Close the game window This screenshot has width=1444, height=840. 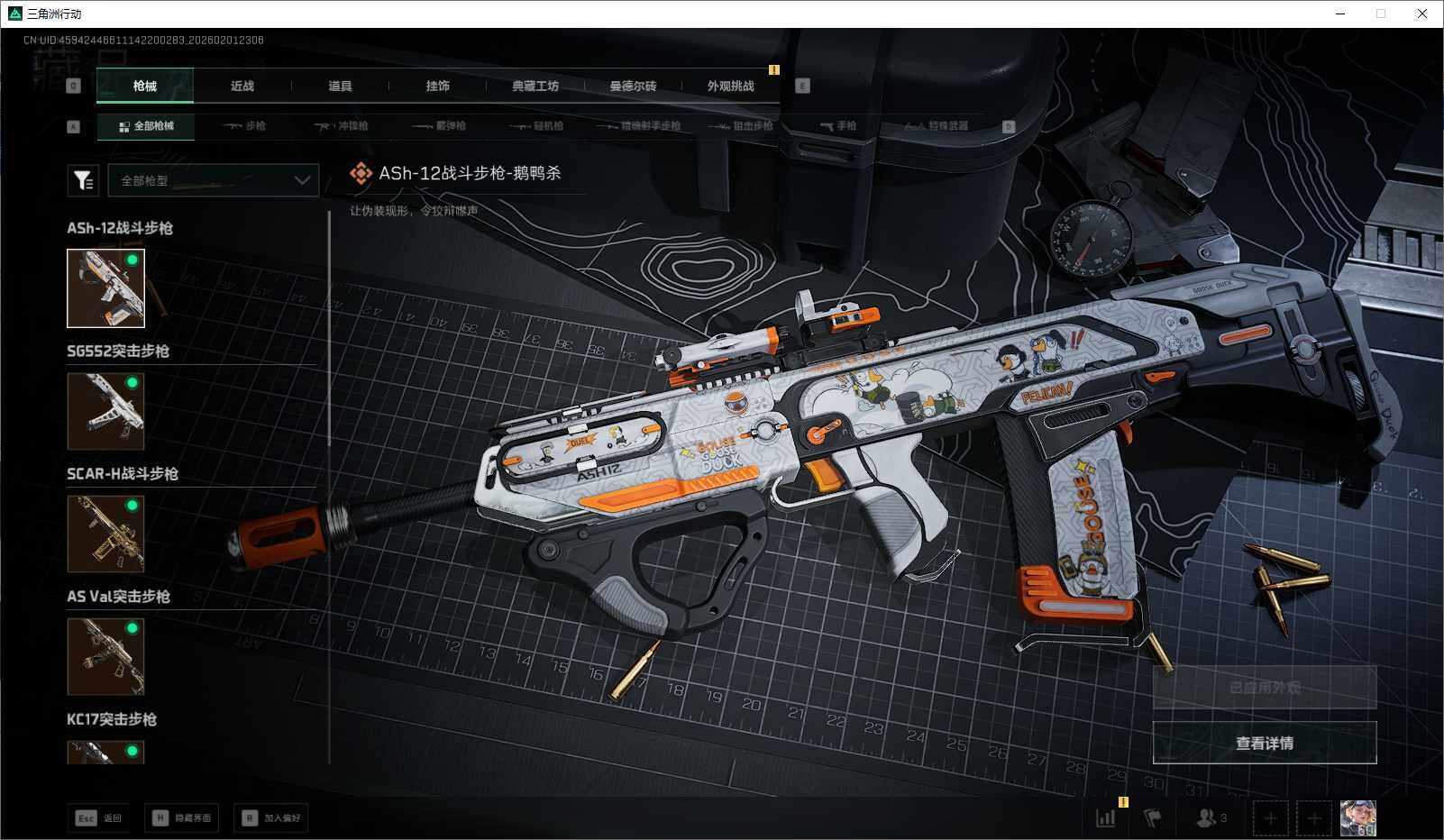(1422, 14)
